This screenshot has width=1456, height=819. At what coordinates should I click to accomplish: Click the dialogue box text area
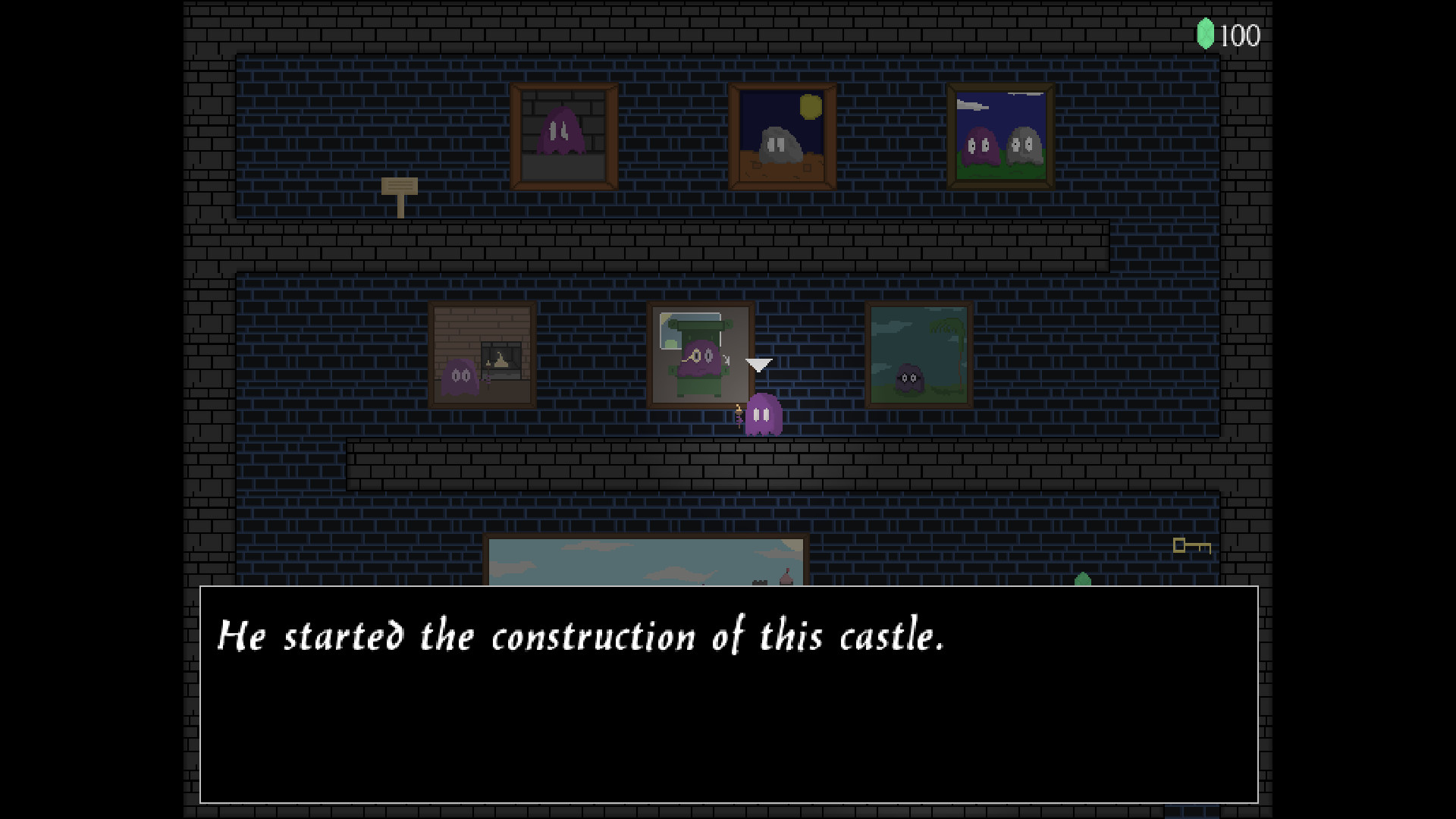pyautogui.click(x=581, y=637)
